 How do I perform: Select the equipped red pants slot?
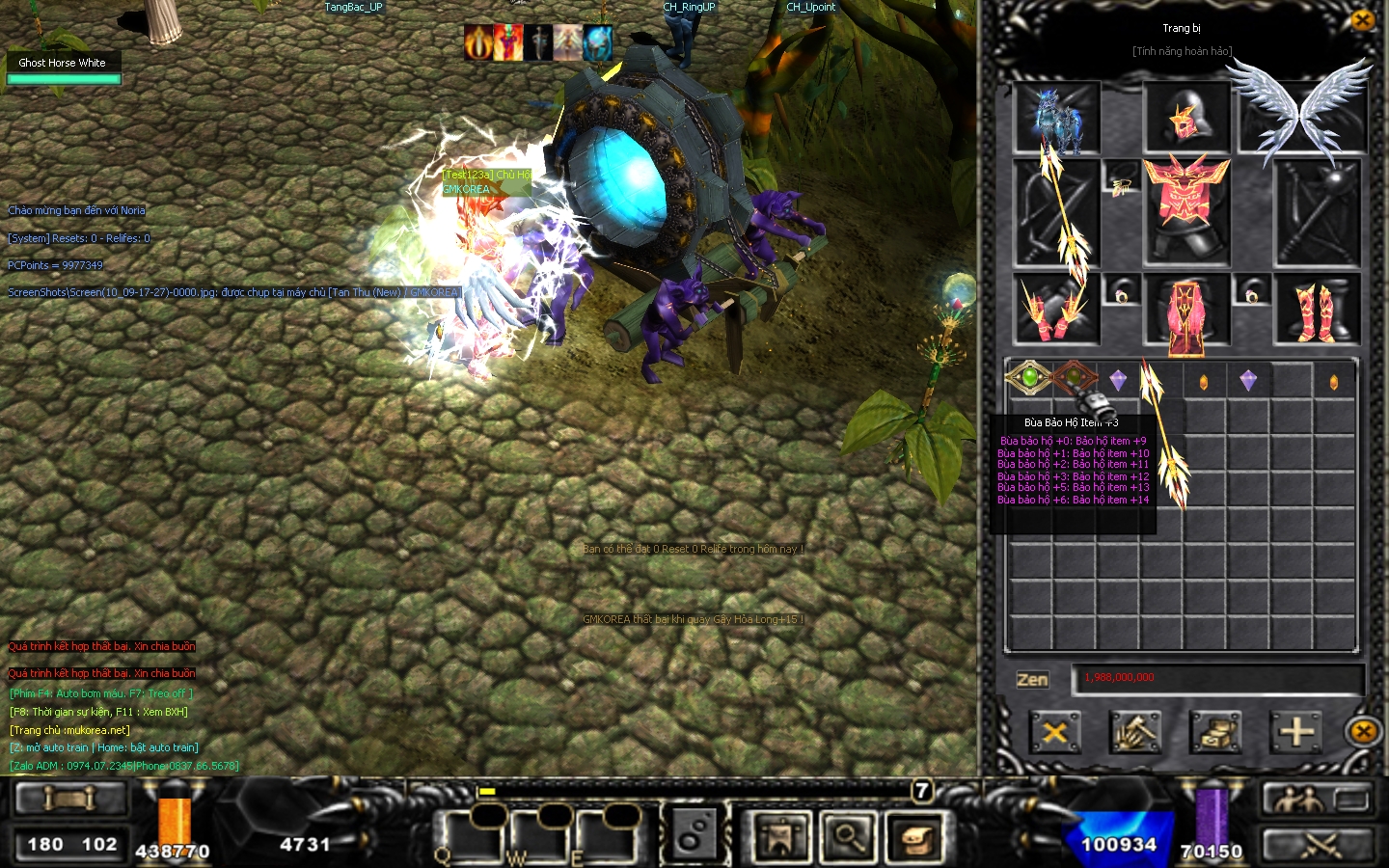pos(1185,310)
